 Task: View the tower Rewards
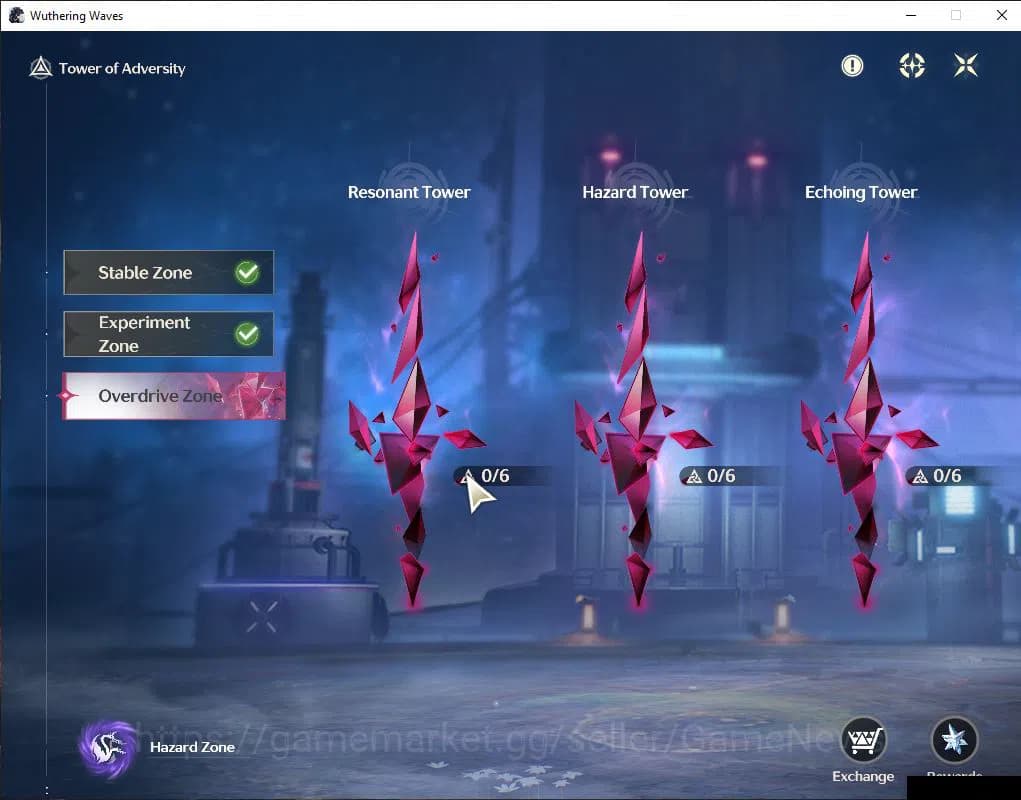(x=954, y=742)
